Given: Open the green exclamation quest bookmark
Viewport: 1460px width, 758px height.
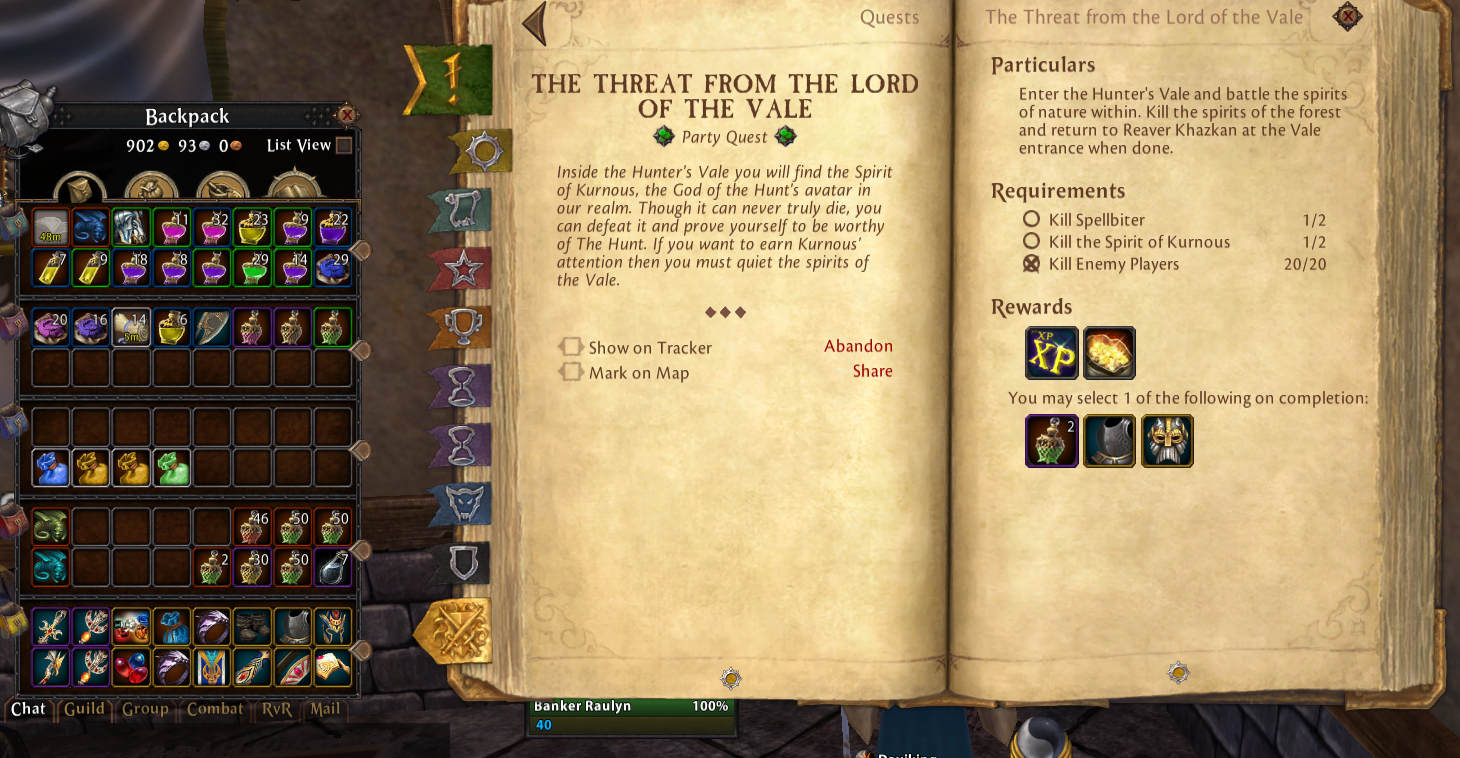Looking at the screenshot, I should coord(450,80).
